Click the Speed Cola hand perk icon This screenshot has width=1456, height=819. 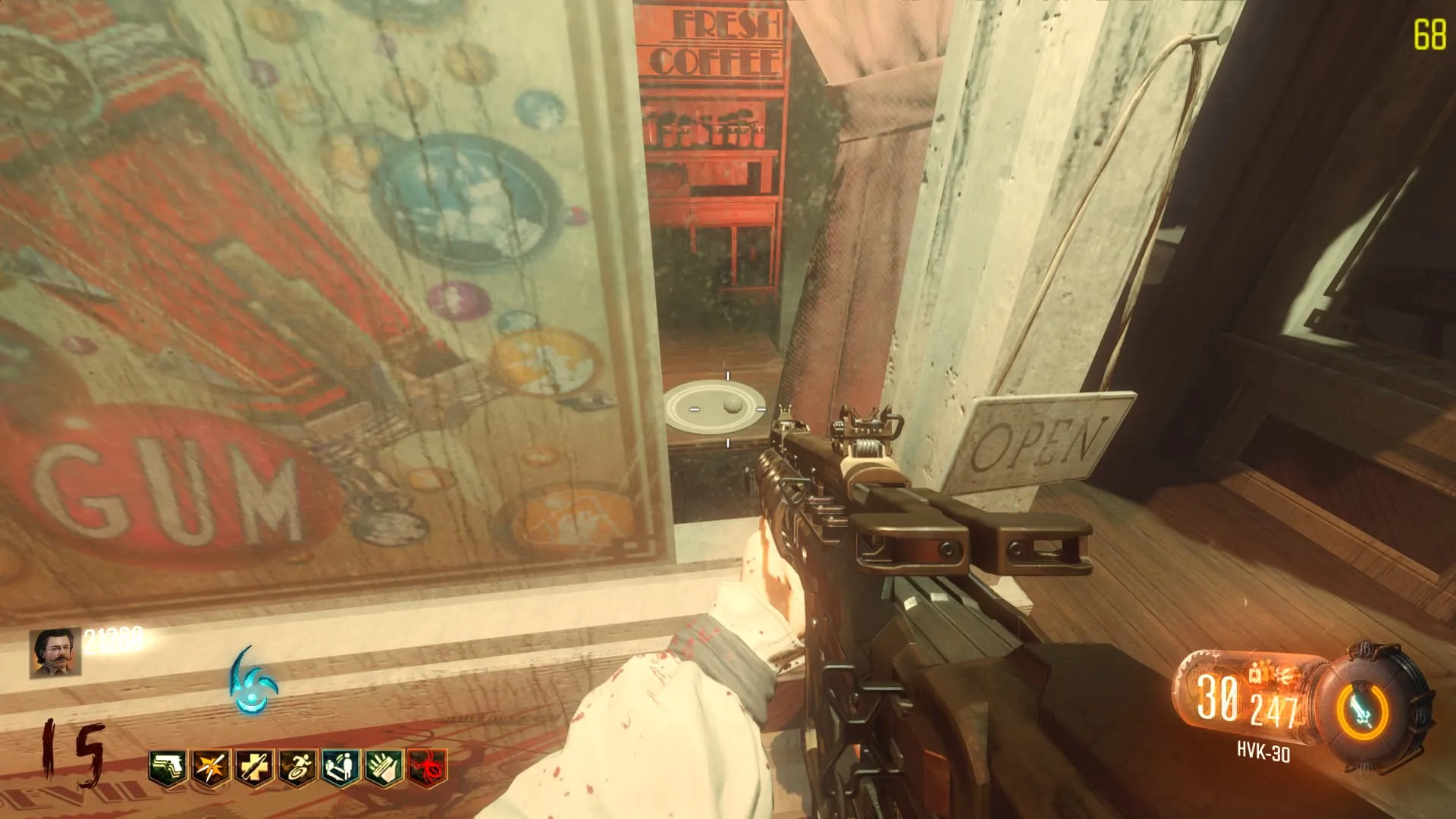[384, 769]
